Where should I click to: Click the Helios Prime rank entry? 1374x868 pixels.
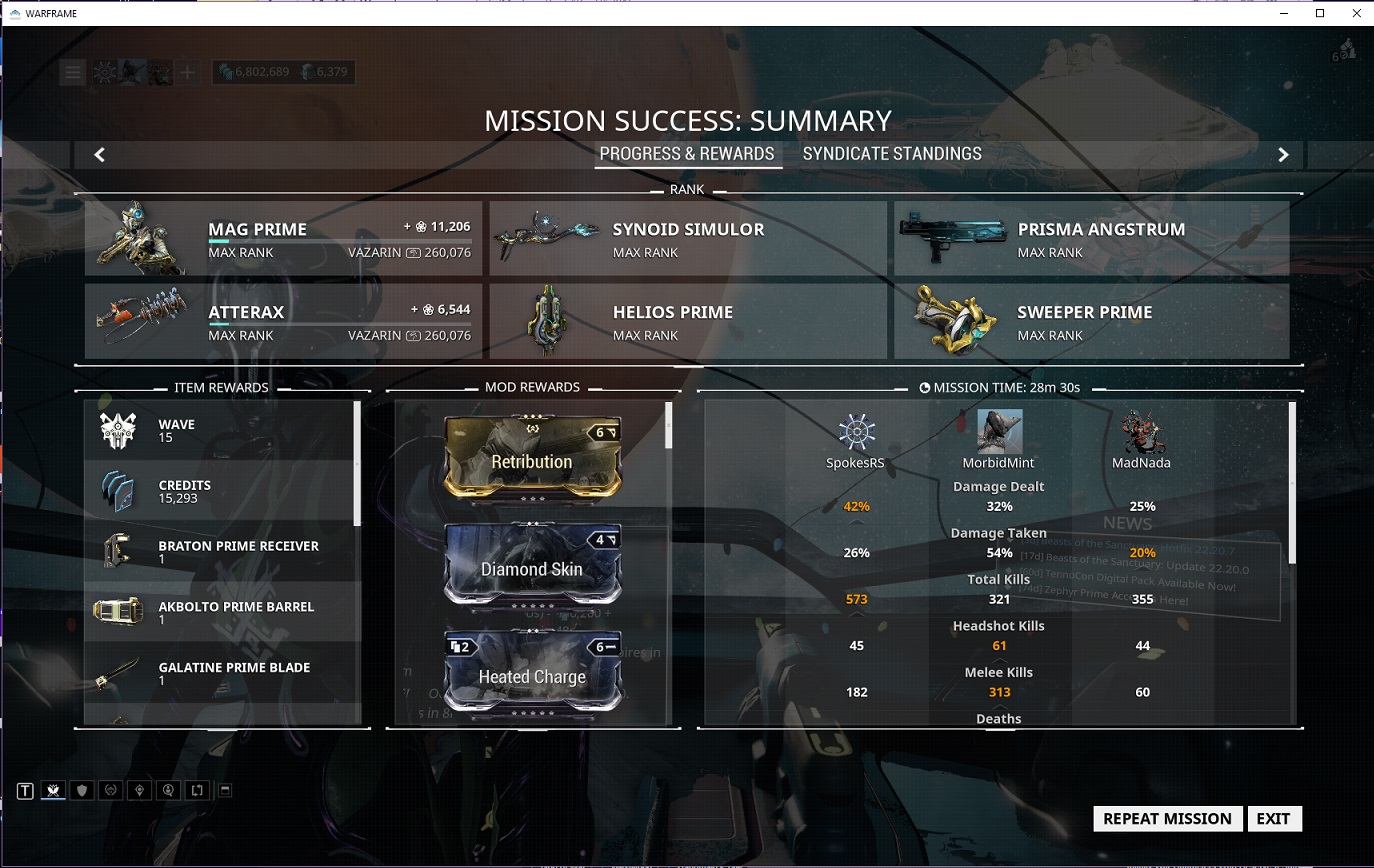[688, 322]
